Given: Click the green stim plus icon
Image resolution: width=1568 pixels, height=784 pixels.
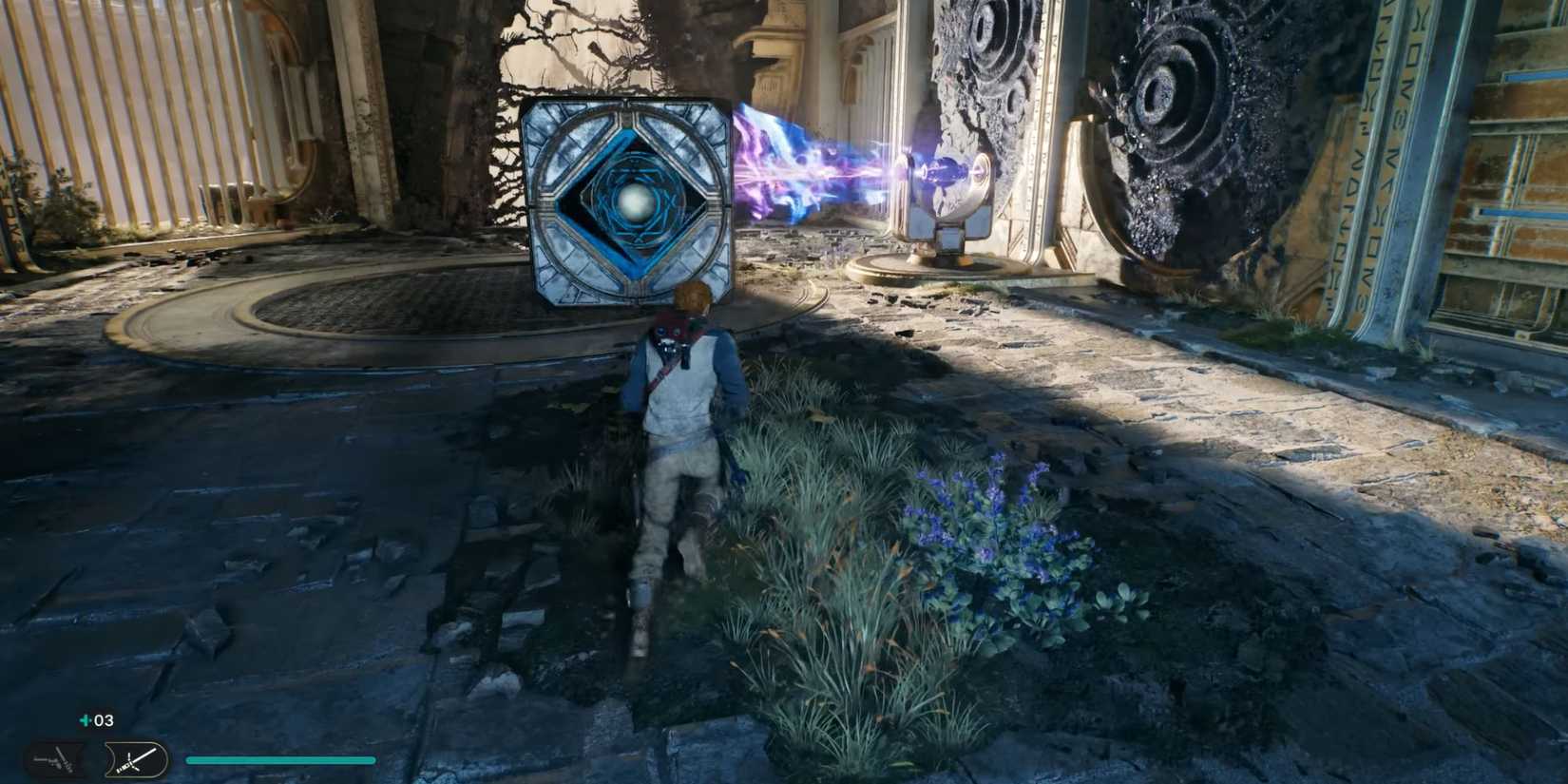Looking at the screenshot, I should click(84, 719).
